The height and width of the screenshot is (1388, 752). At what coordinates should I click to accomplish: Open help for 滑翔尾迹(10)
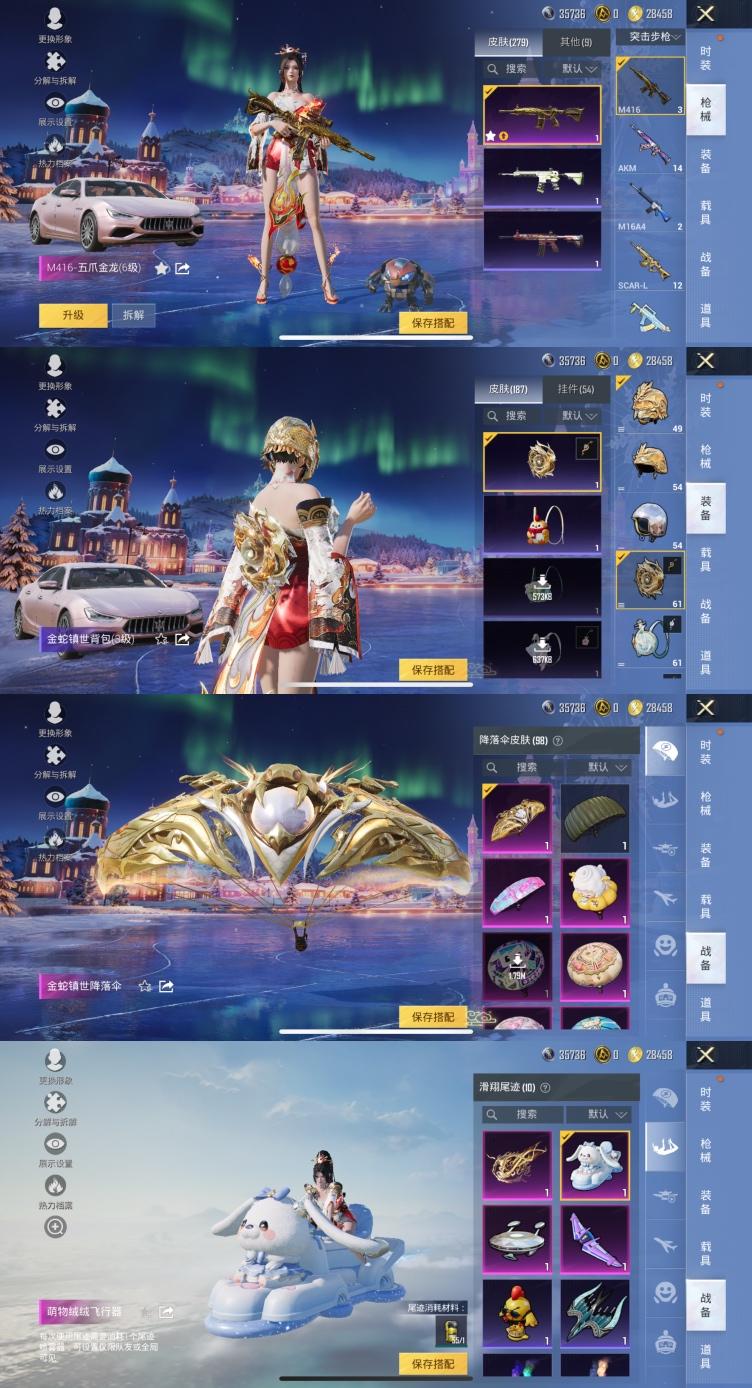545,1088
